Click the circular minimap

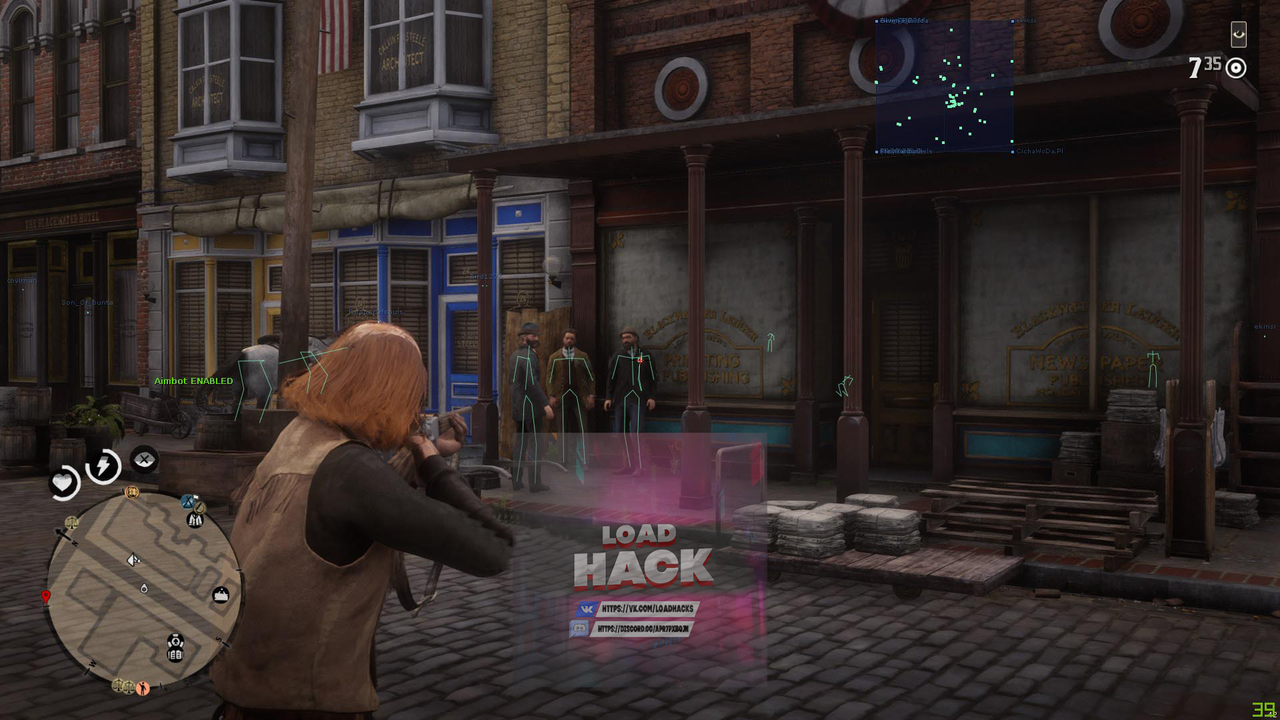pos(144,589)
